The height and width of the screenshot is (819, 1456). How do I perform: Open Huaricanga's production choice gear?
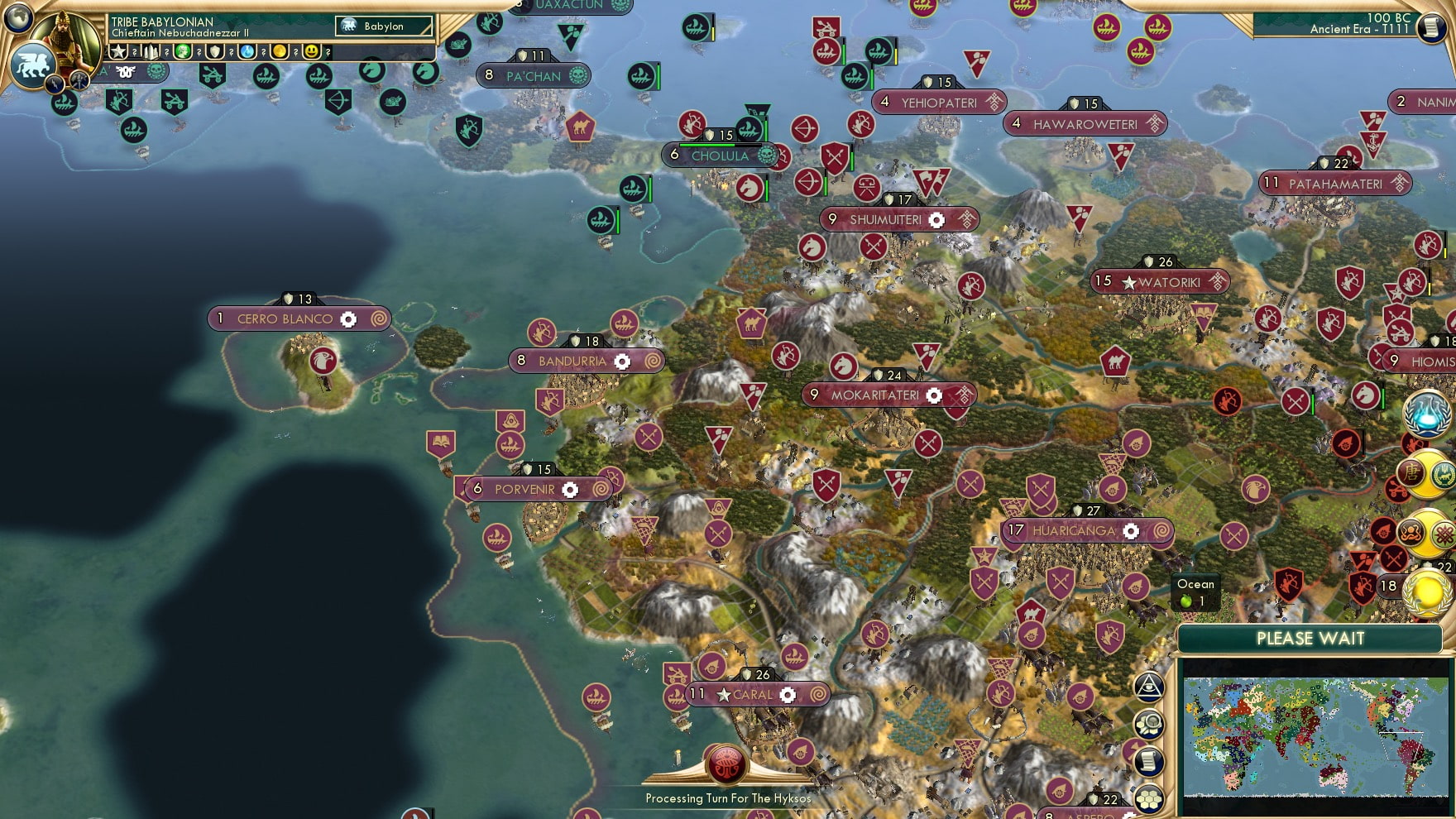point(1133,530)
